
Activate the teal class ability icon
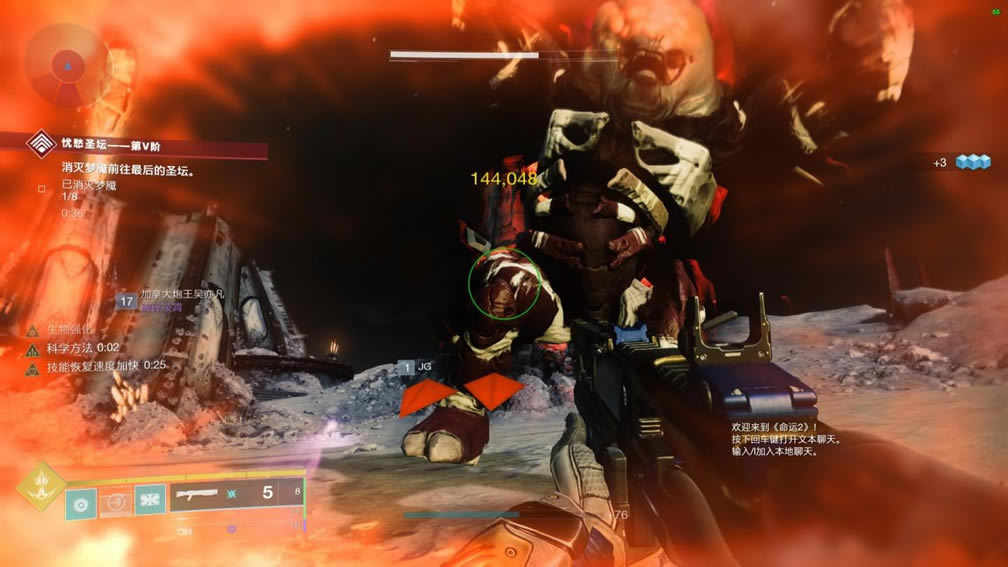(x=150, y=500)
